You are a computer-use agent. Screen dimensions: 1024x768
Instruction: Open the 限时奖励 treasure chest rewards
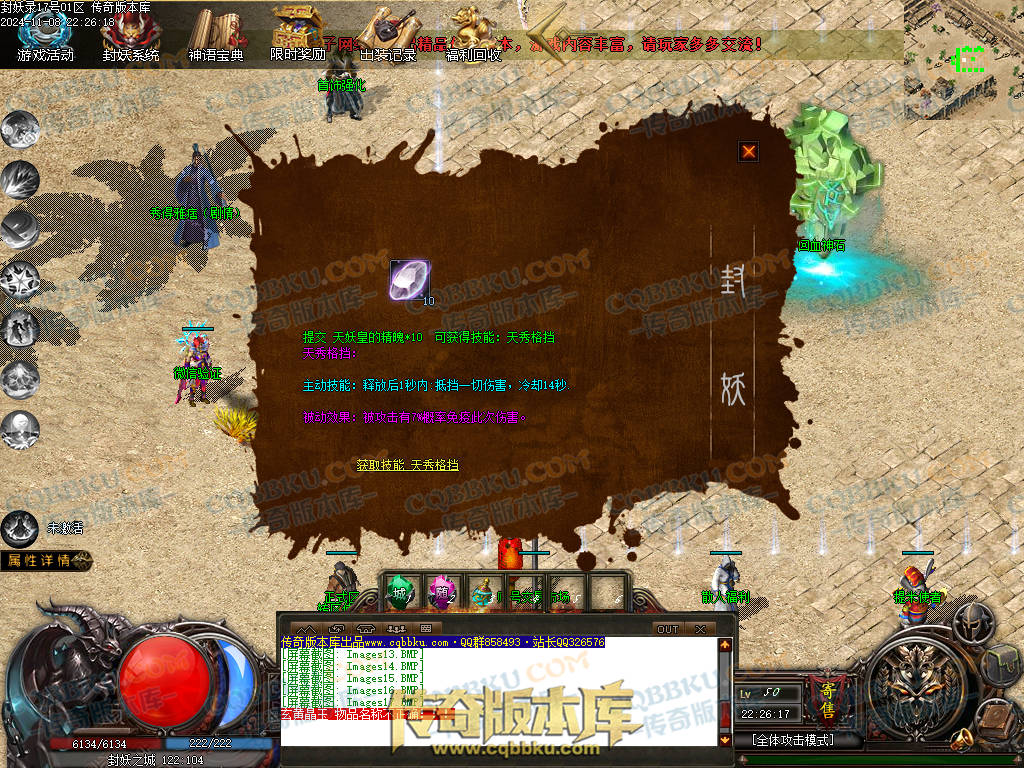[x=298, y=33]
